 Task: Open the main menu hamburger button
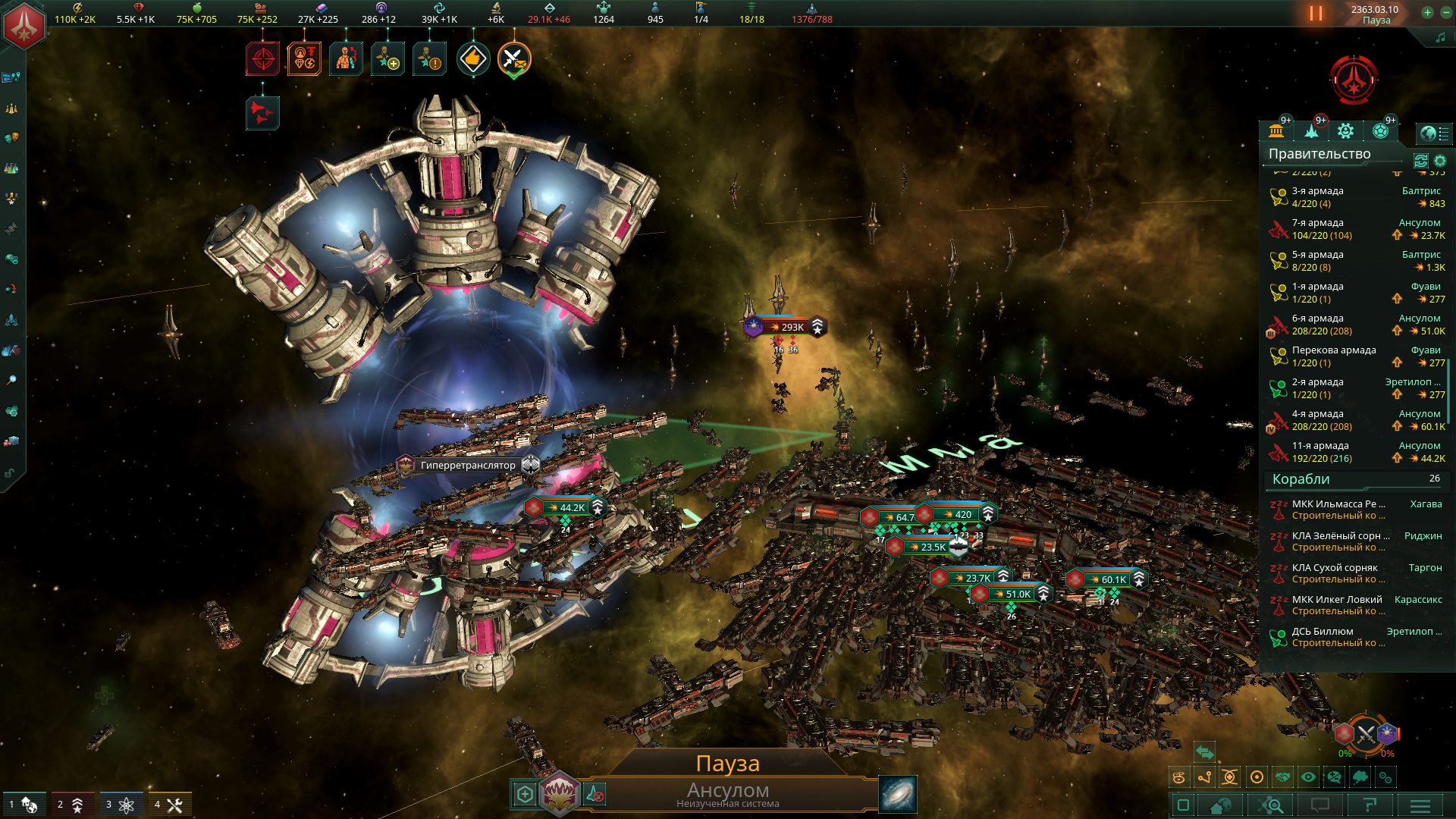pos(1420,805)
